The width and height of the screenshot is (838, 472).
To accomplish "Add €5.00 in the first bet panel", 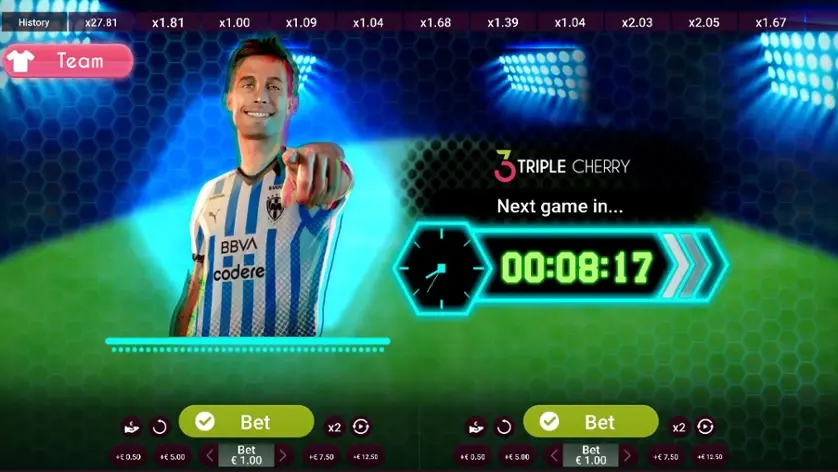I will tap(173, 457).
